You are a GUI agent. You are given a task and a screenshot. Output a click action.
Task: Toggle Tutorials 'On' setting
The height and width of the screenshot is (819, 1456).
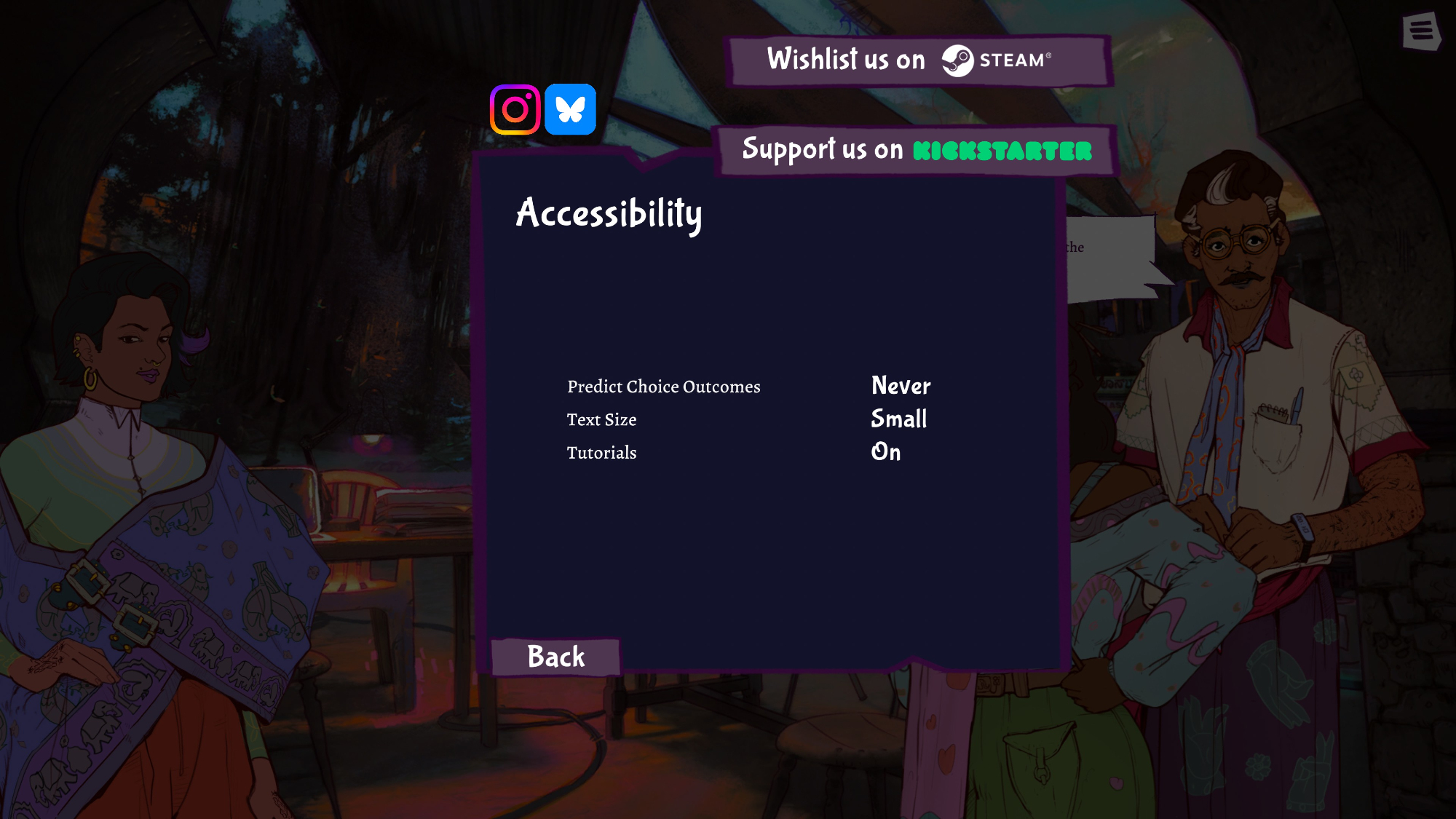point(886,452)
